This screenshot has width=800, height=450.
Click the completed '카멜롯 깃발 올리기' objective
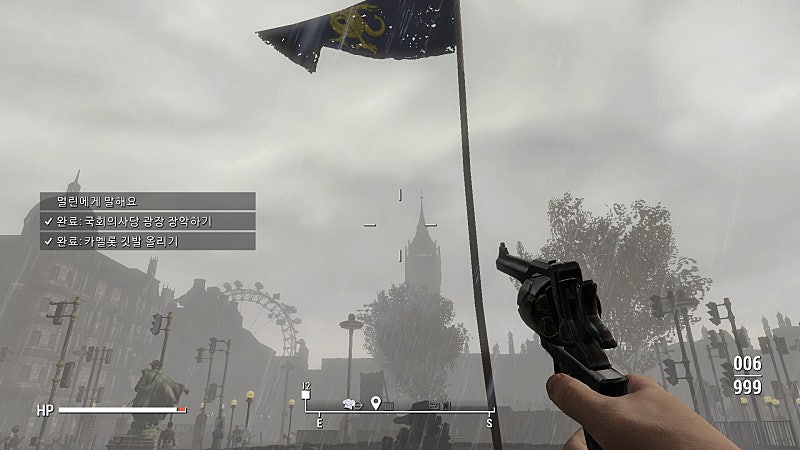click(147, 241)
